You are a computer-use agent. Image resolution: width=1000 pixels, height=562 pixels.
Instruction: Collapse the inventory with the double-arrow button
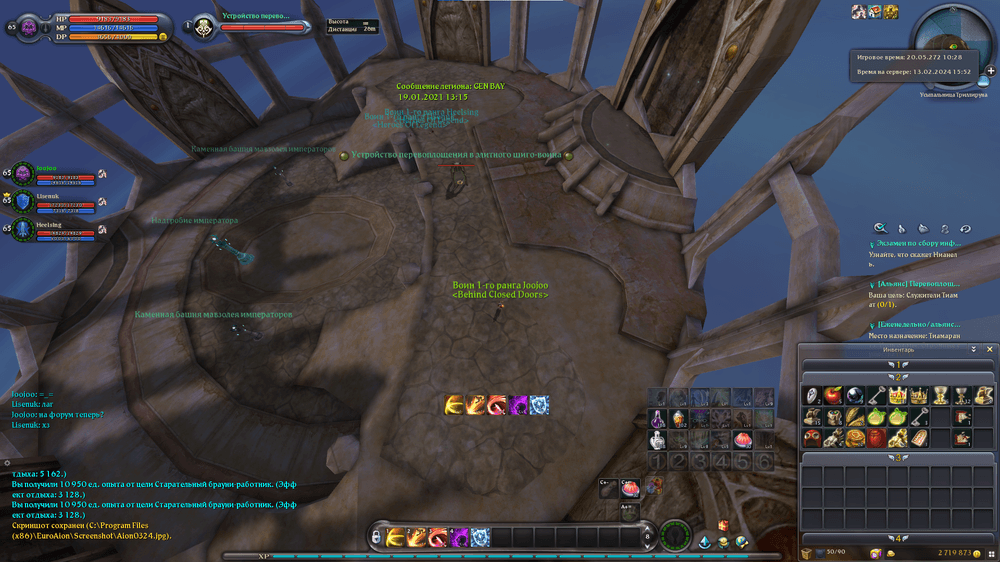pos(974,350)
